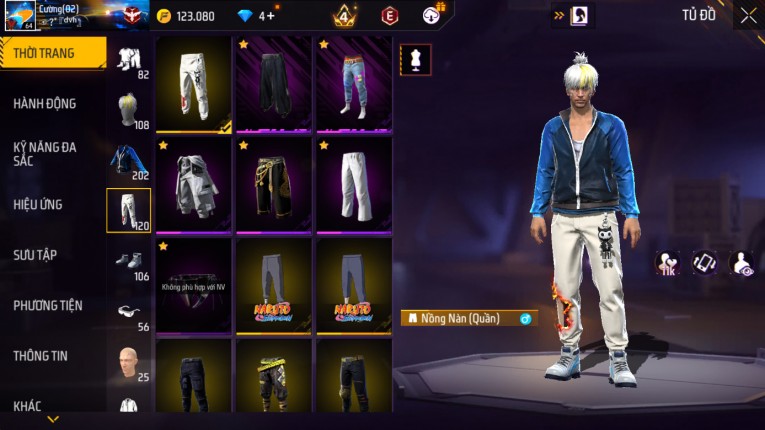The image size is (765, 430).
Task: Select the blue ripped jeans item
Action: tap(354, 85)
